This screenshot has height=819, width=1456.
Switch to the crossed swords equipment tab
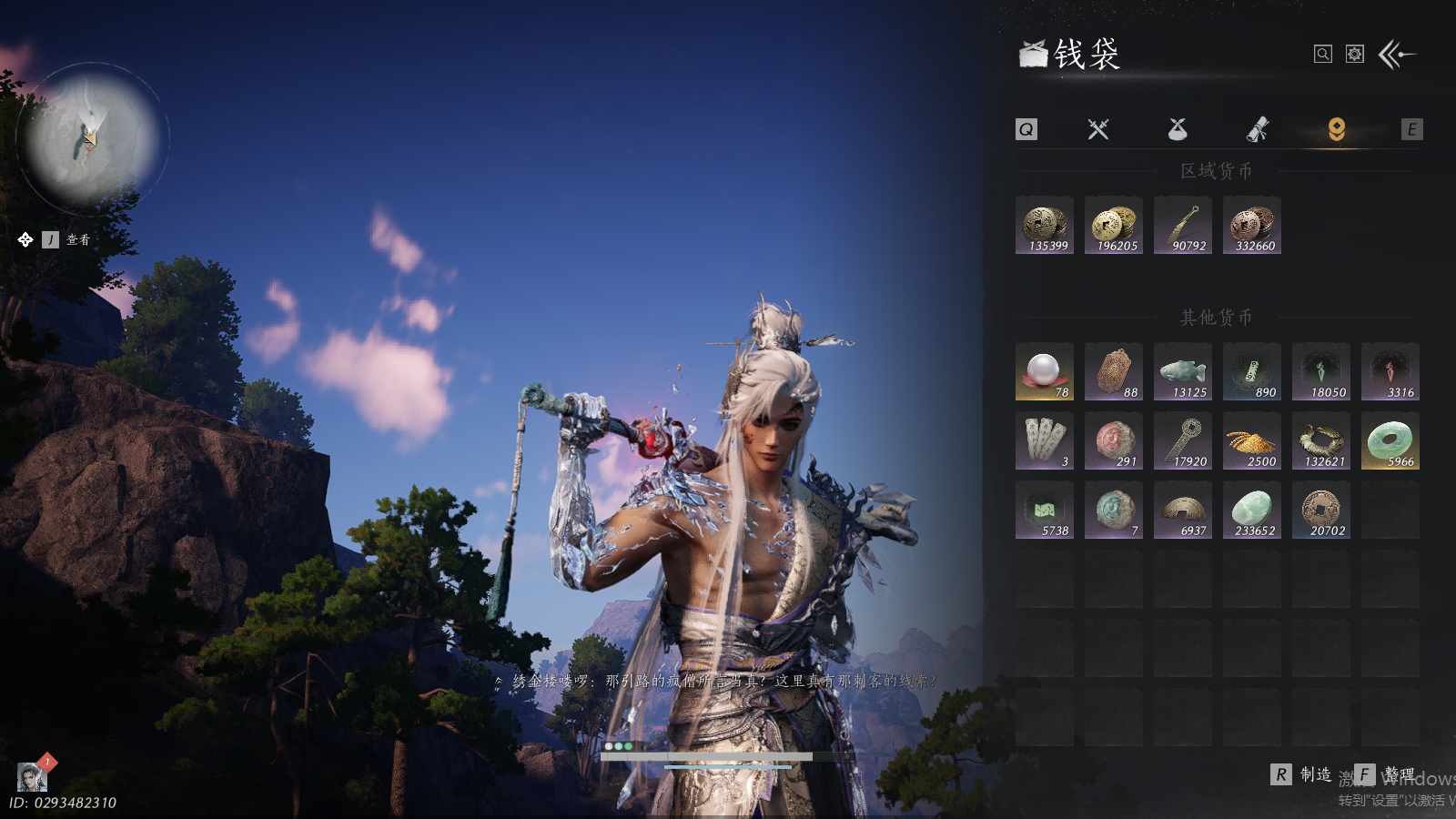pos(1098,129)
